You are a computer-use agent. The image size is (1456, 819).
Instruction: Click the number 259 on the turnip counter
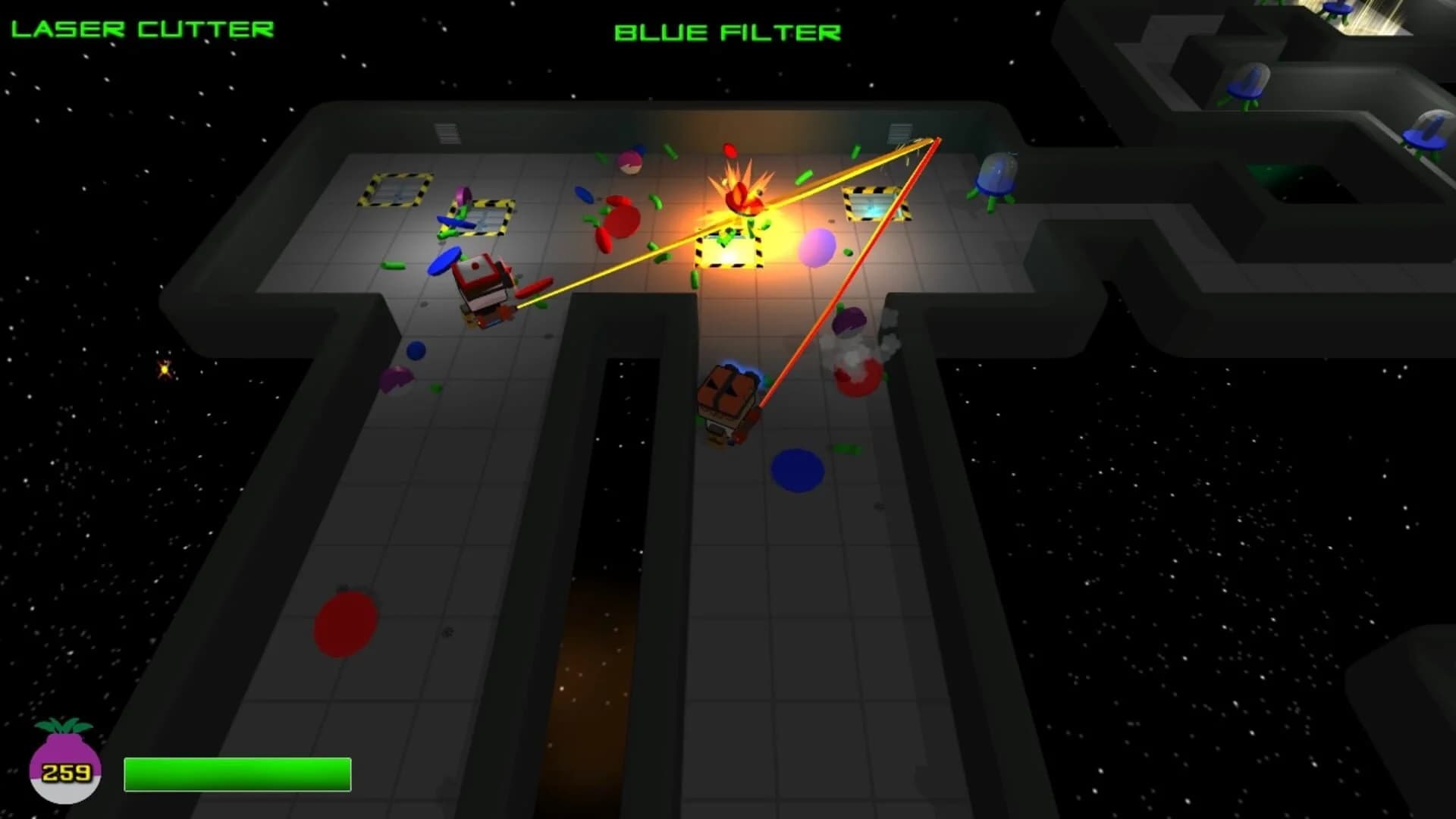tap(67, 773)
